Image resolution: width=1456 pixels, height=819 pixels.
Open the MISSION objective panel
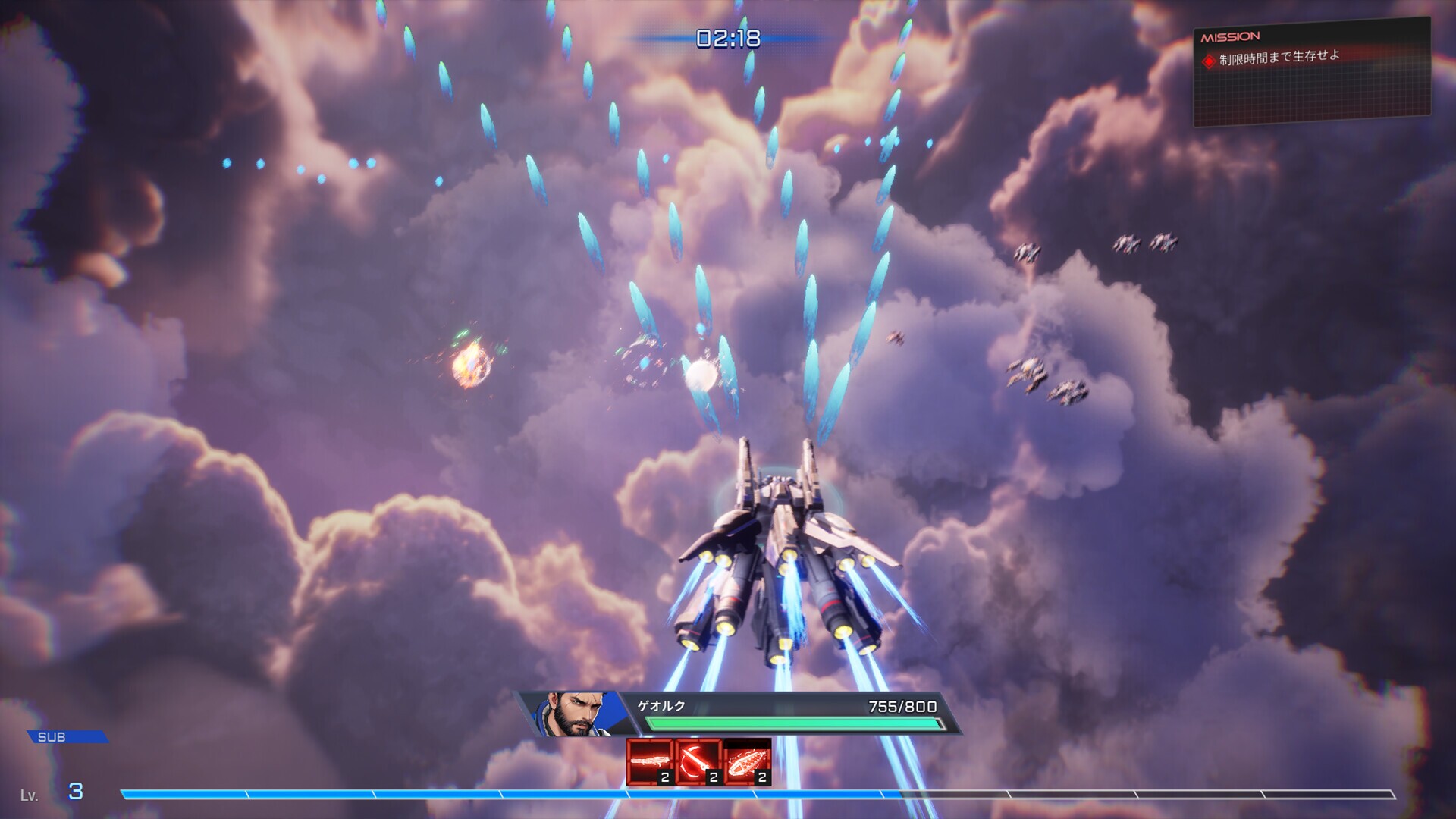coord(1311,72)
